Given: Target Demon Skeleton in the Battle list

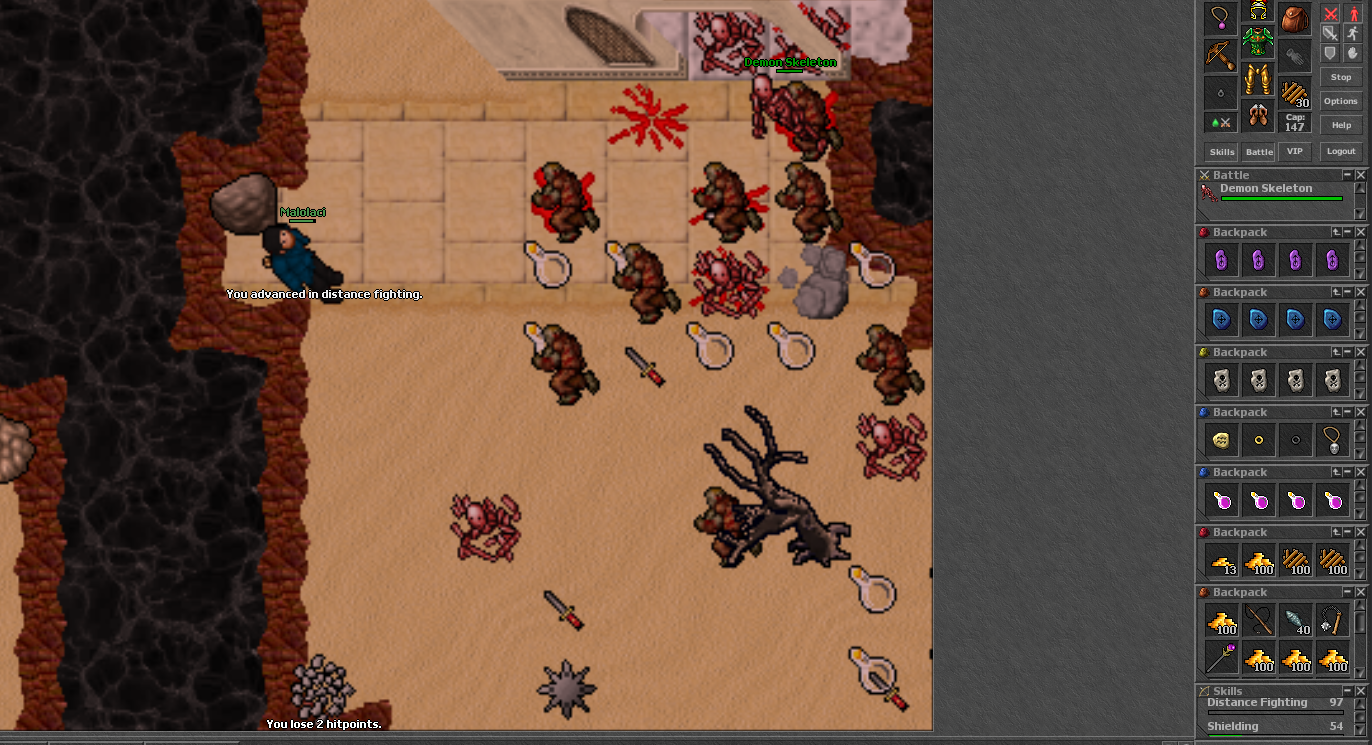Looking at the screenshot, I should pyautogui.click(x=1266, y=189).
